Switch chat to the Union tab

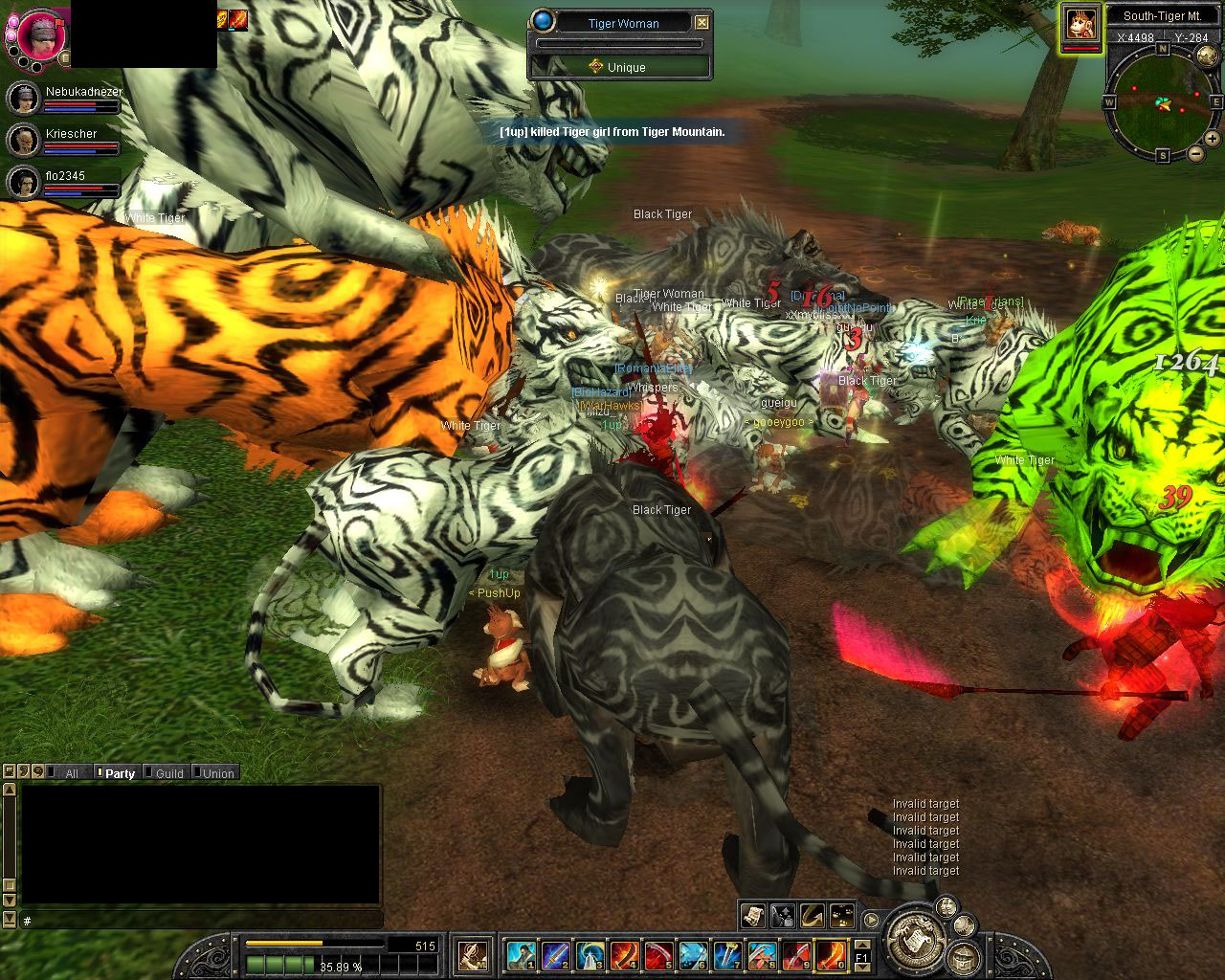[x=217, y=773]
